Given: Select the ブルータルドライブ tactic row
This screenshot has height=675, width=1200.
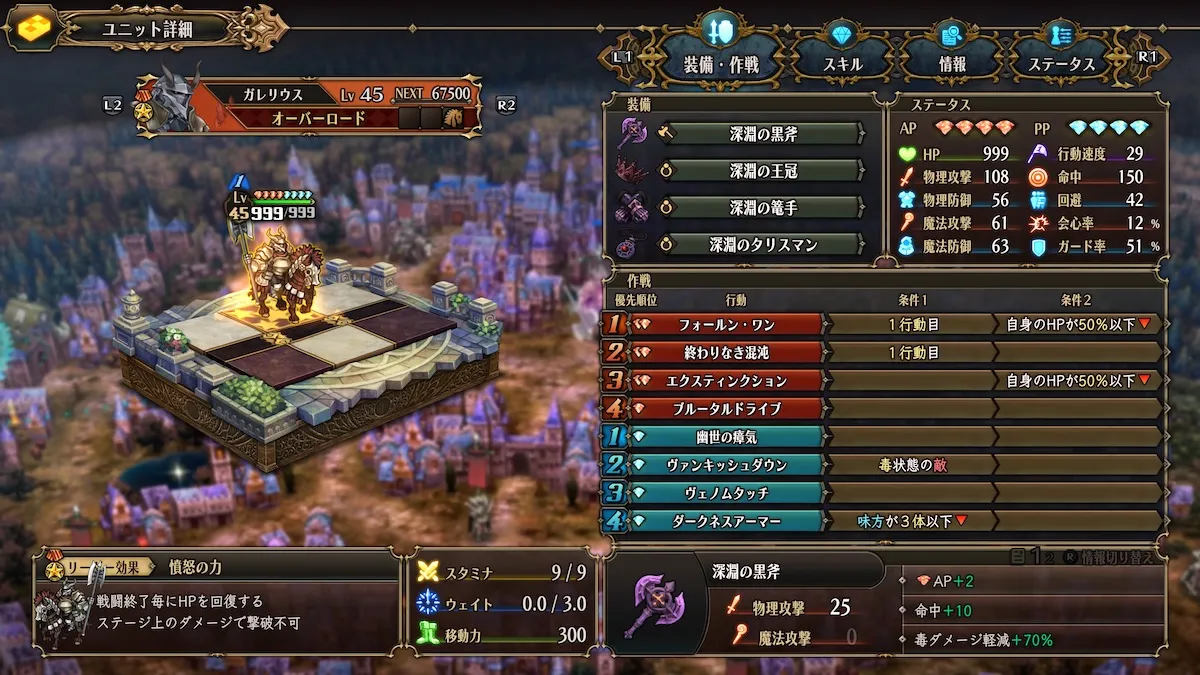Looking at the screenshot, I should [x=724, y=408].
